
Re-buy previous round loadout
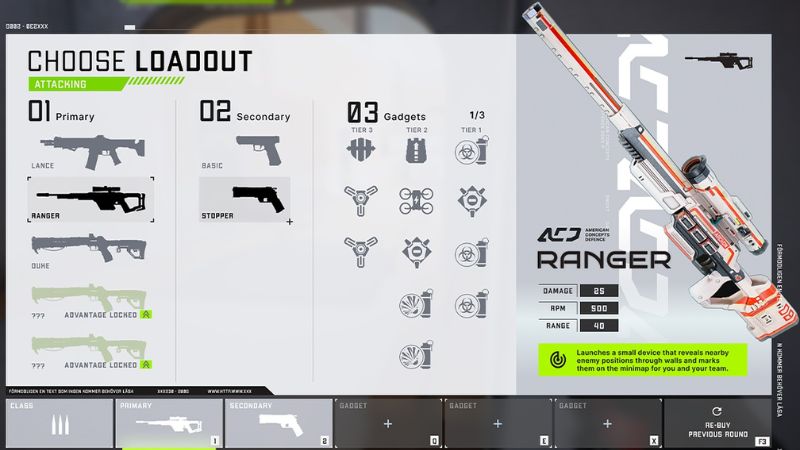point(716,423)
